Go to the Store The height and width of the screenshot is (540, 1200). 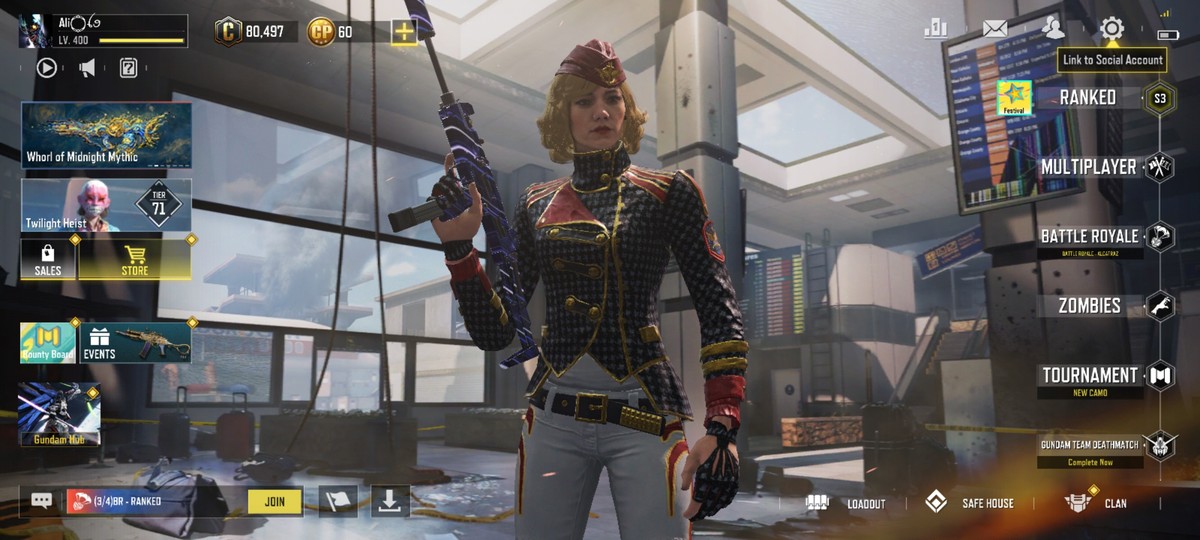135,259
